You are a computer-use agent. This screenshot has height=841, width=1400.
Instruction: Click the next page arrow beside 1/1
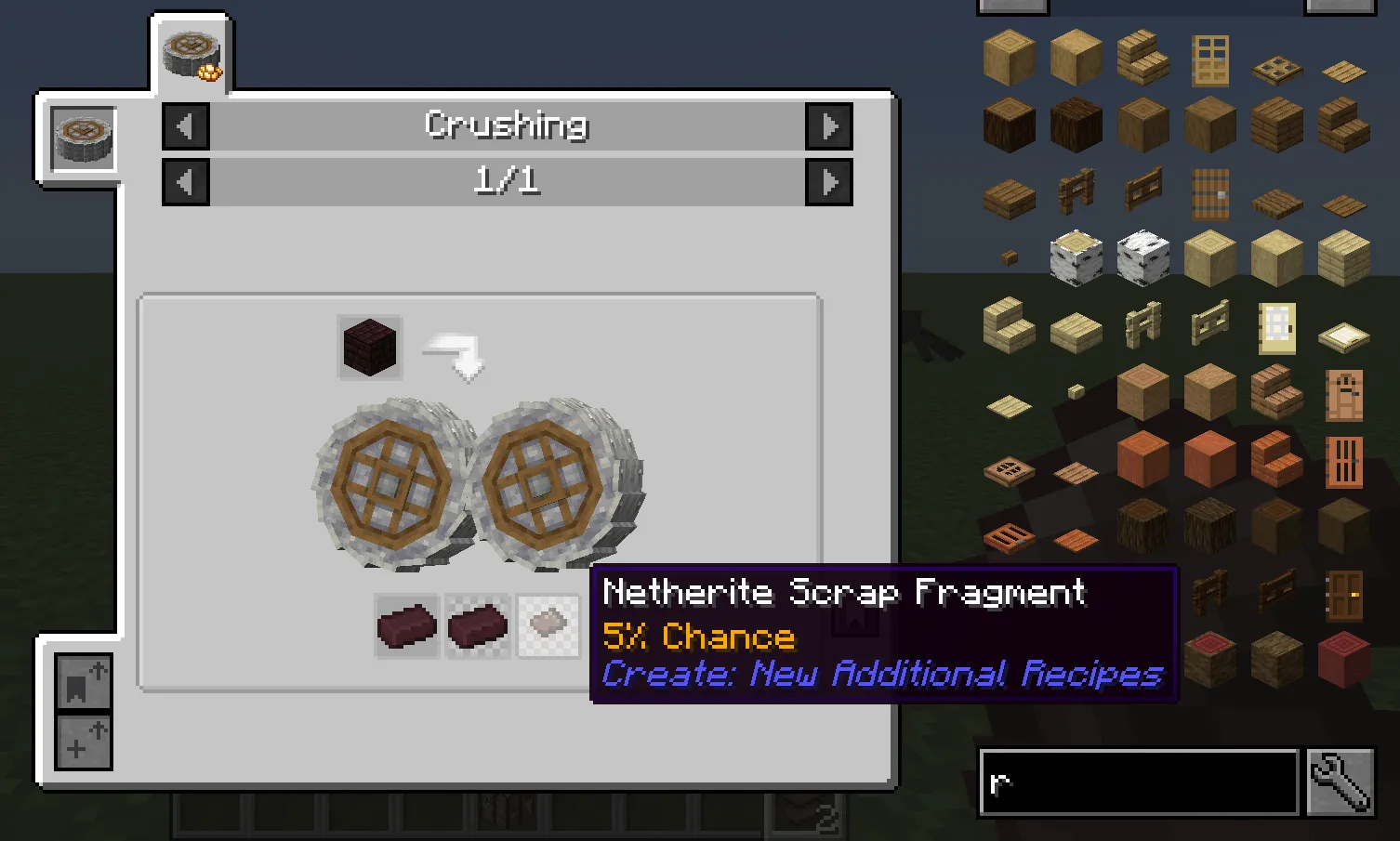[x=828, y=182]
